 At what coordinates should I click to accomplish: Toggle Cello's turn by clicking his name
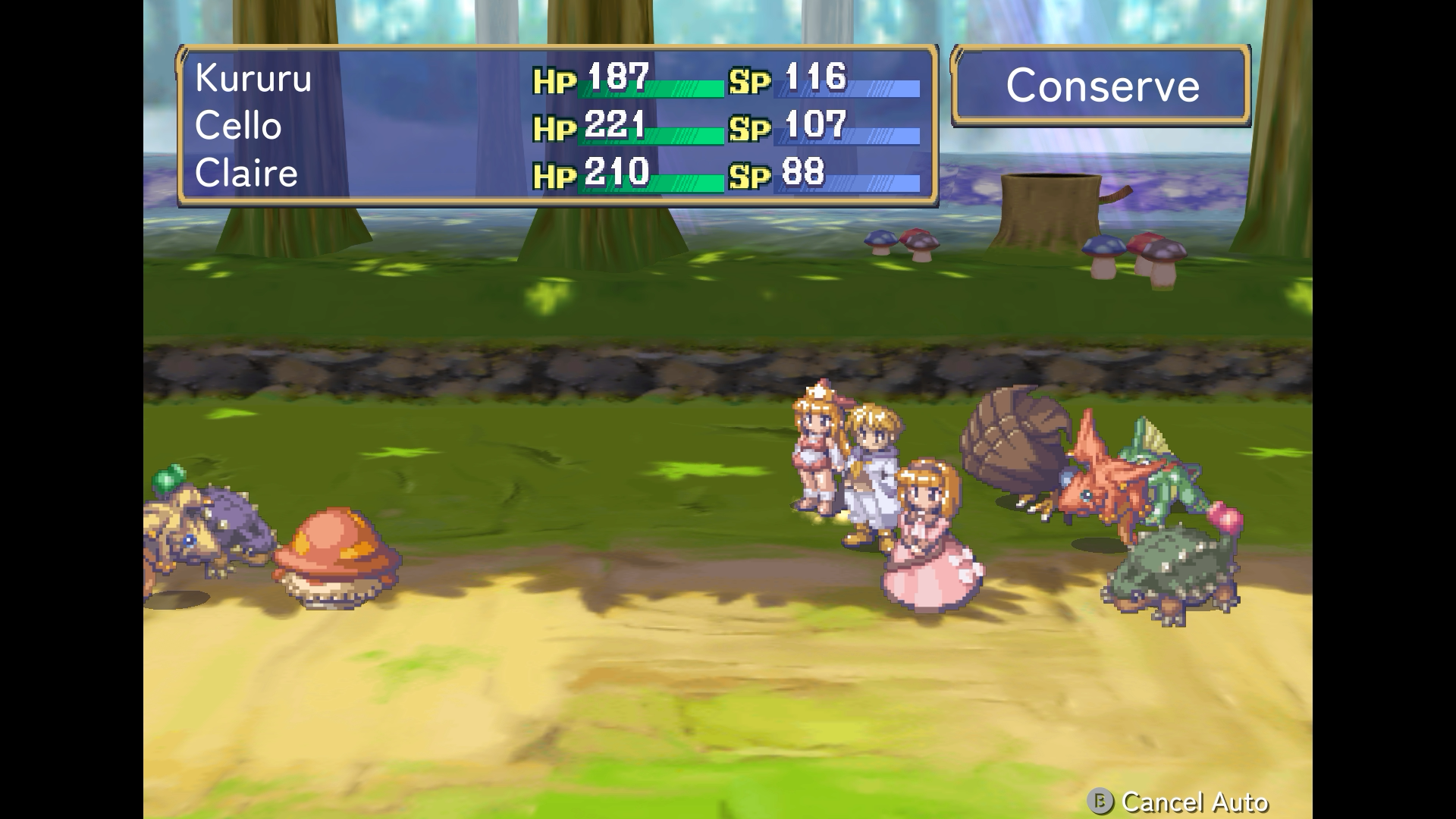pos(237,126)
